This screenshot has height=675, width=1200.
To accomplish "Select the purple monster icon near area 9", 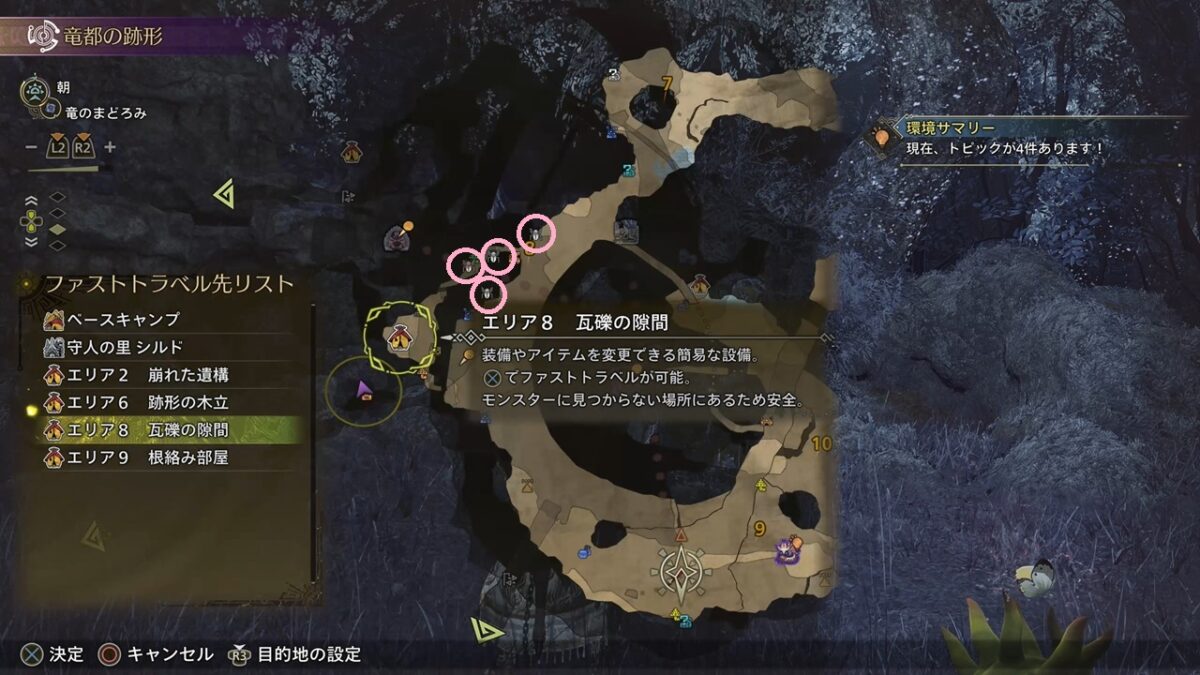I will point(789,547).
